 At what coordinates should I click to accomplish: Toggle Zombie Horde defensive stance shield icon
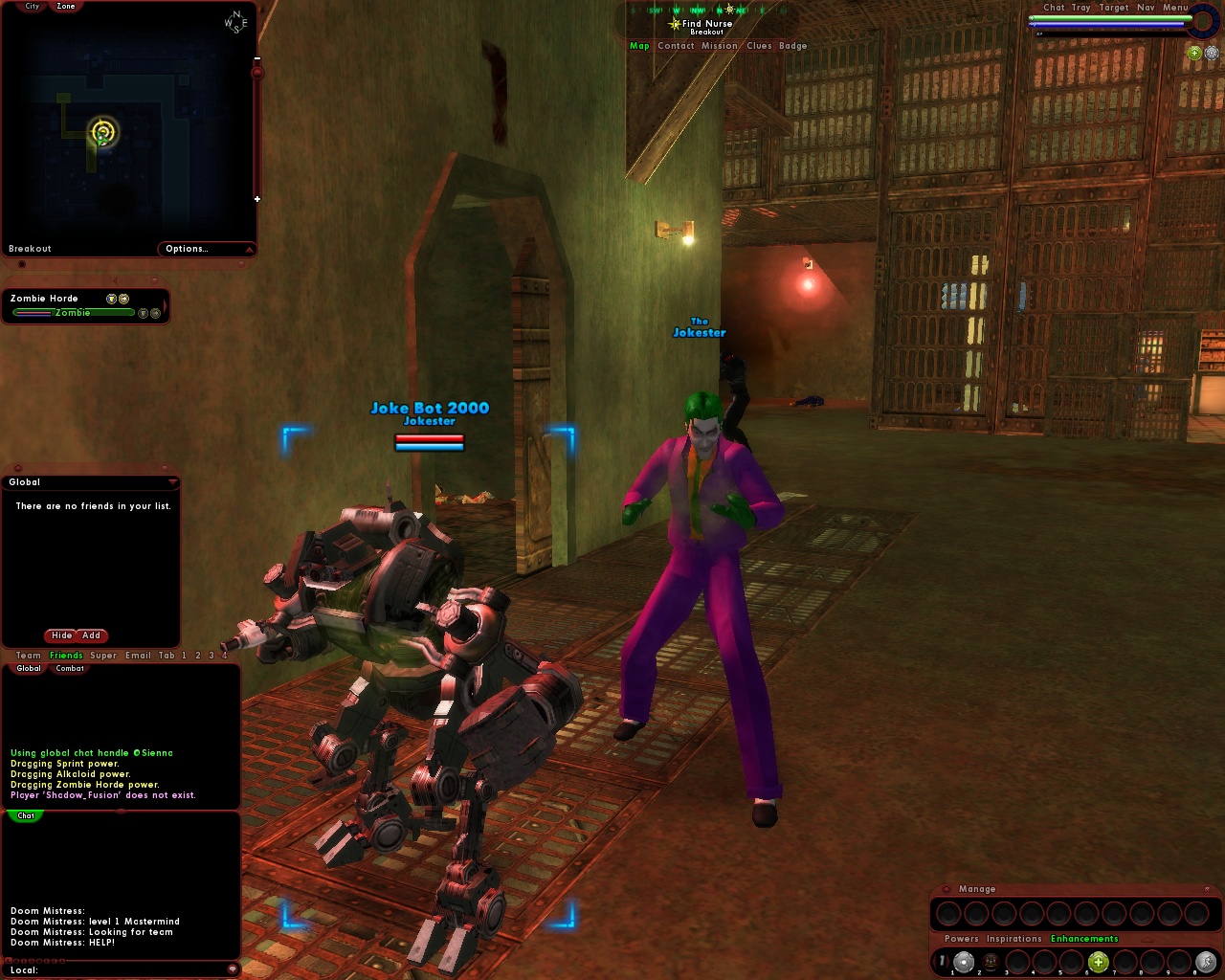click(112, 298)
